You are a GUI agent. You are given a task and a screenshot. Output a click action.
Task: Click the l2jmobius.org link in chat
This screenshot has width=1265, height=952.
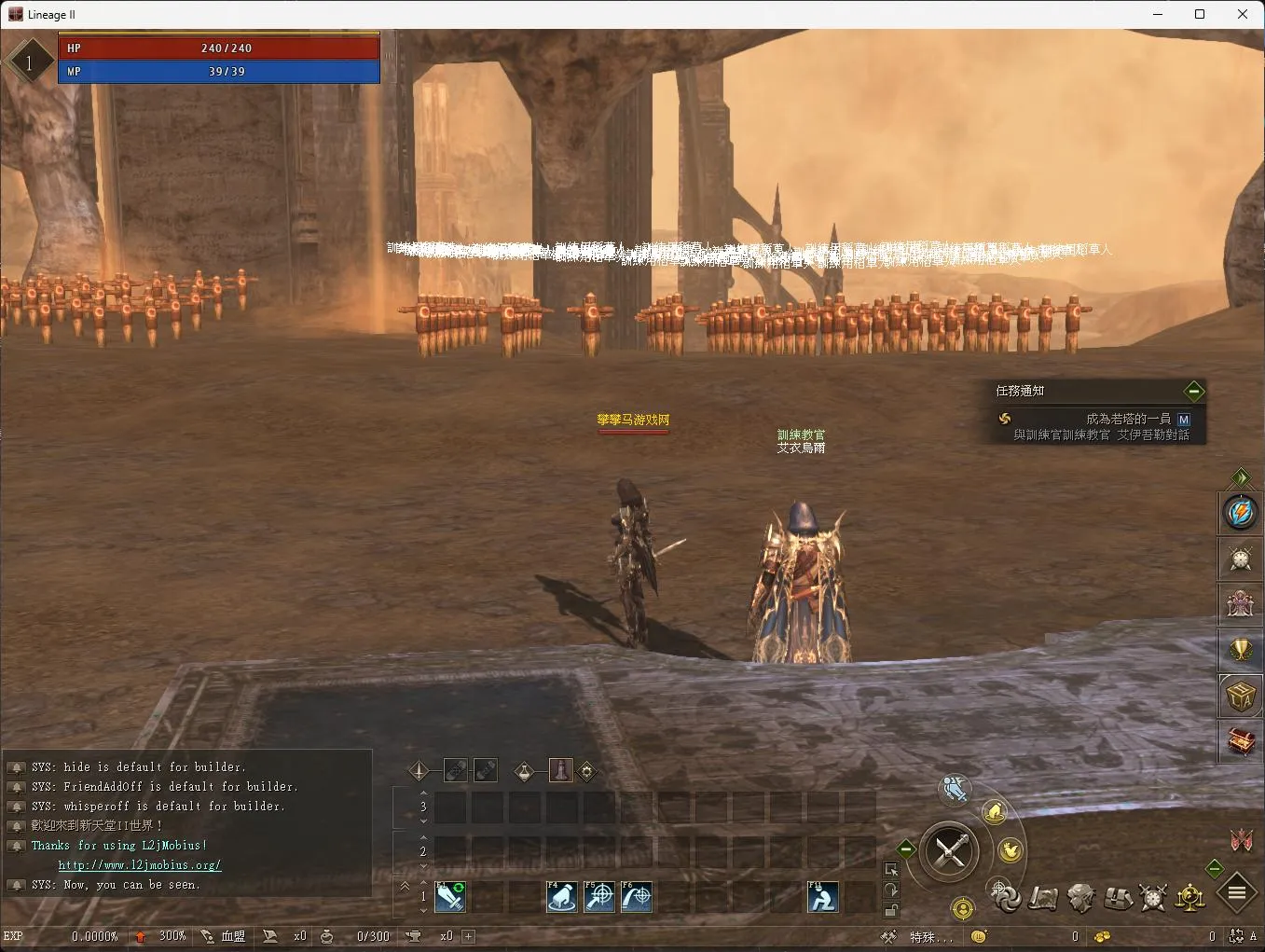coord(140,865)
